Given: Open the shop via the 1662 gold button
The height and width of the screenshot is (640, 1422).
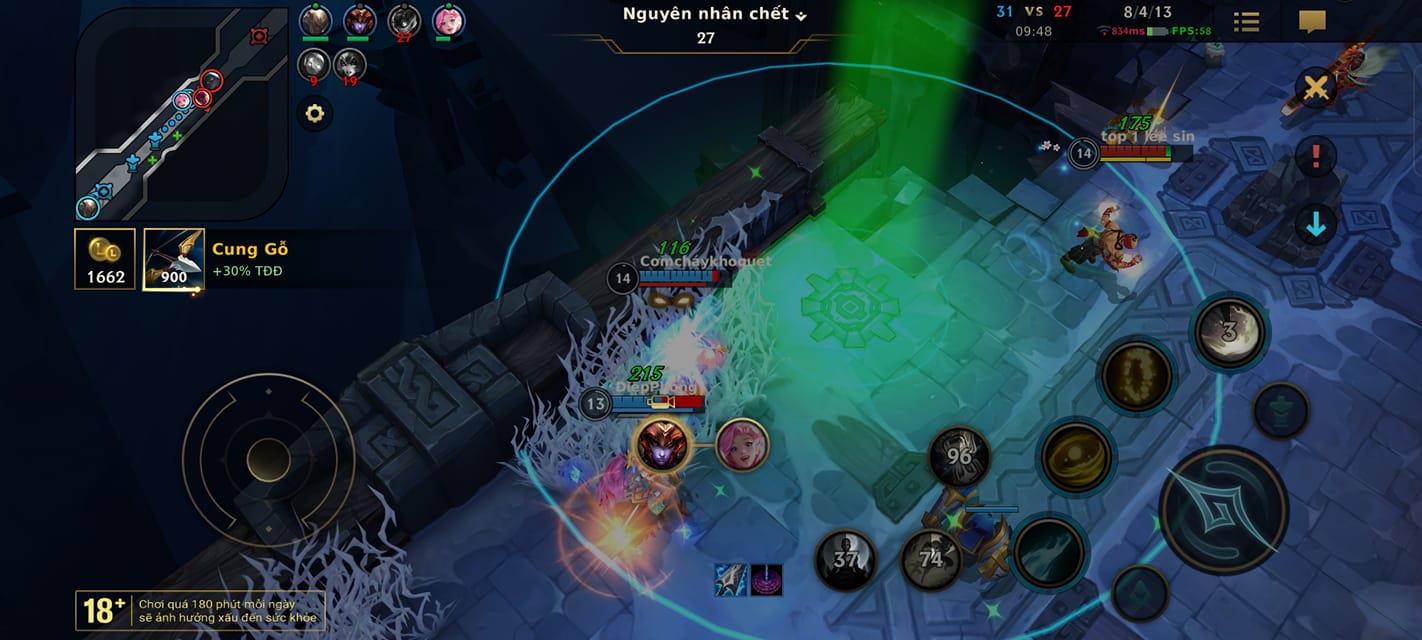Looking at the screenshot, I should click(105, 259).
